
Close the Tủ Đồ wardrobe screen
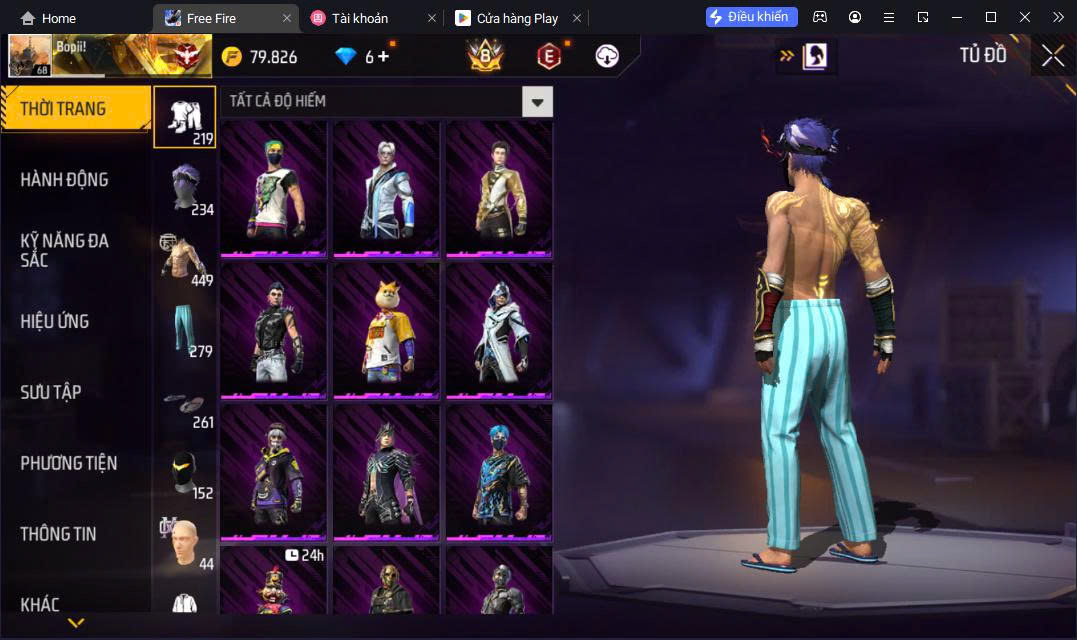click(1052, 56)
